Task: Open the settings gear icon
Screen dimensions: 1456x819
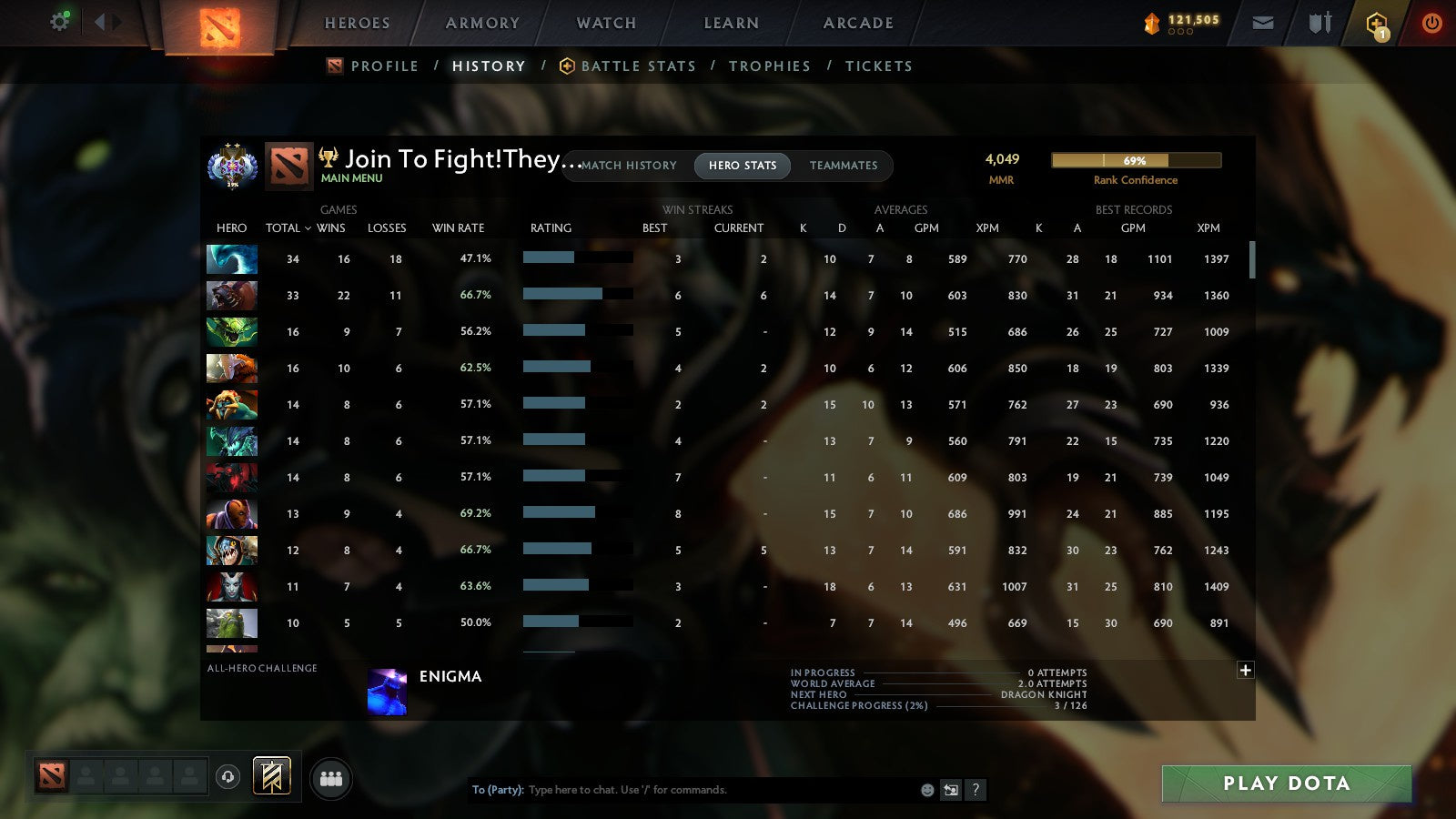Action: (x=58, y=20)
